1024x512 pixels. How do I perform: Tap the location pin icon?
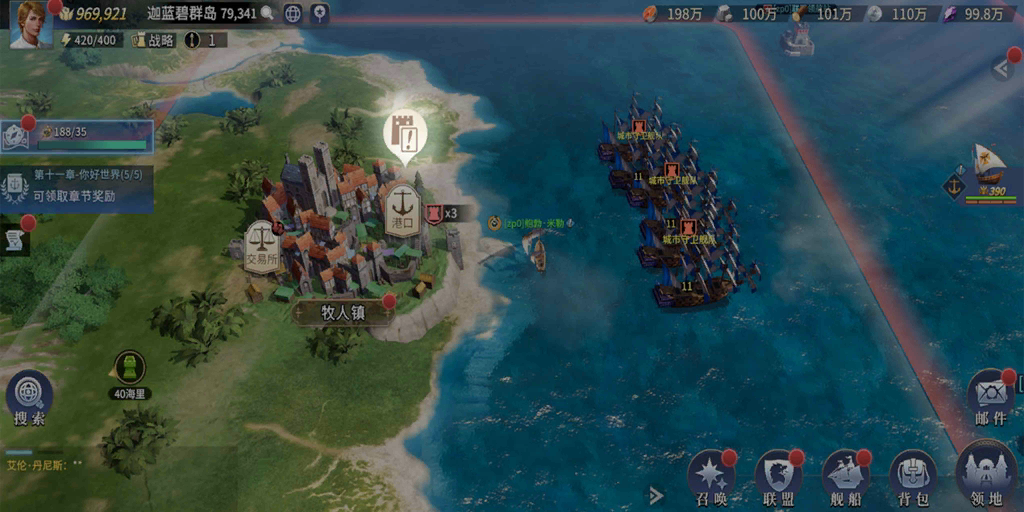point(319,14)
